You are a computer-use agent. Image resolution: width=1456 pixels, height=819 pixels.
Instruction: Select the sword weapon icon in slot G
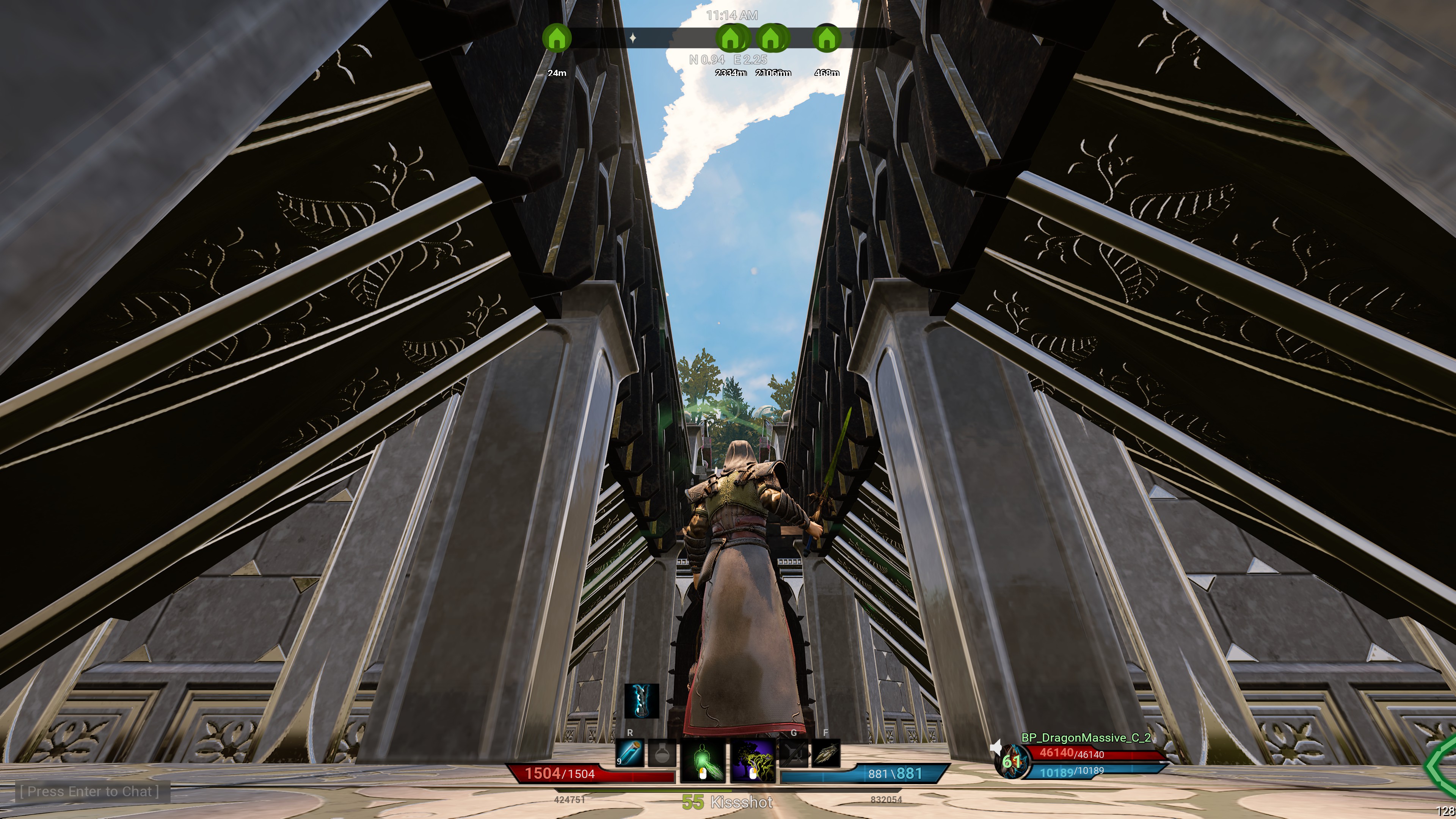coord(794,753)
